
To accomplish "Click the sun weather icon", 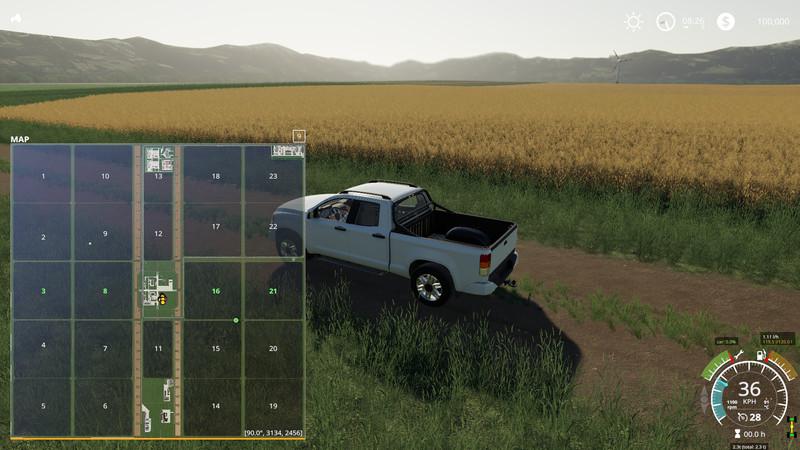I will point(633,21).
